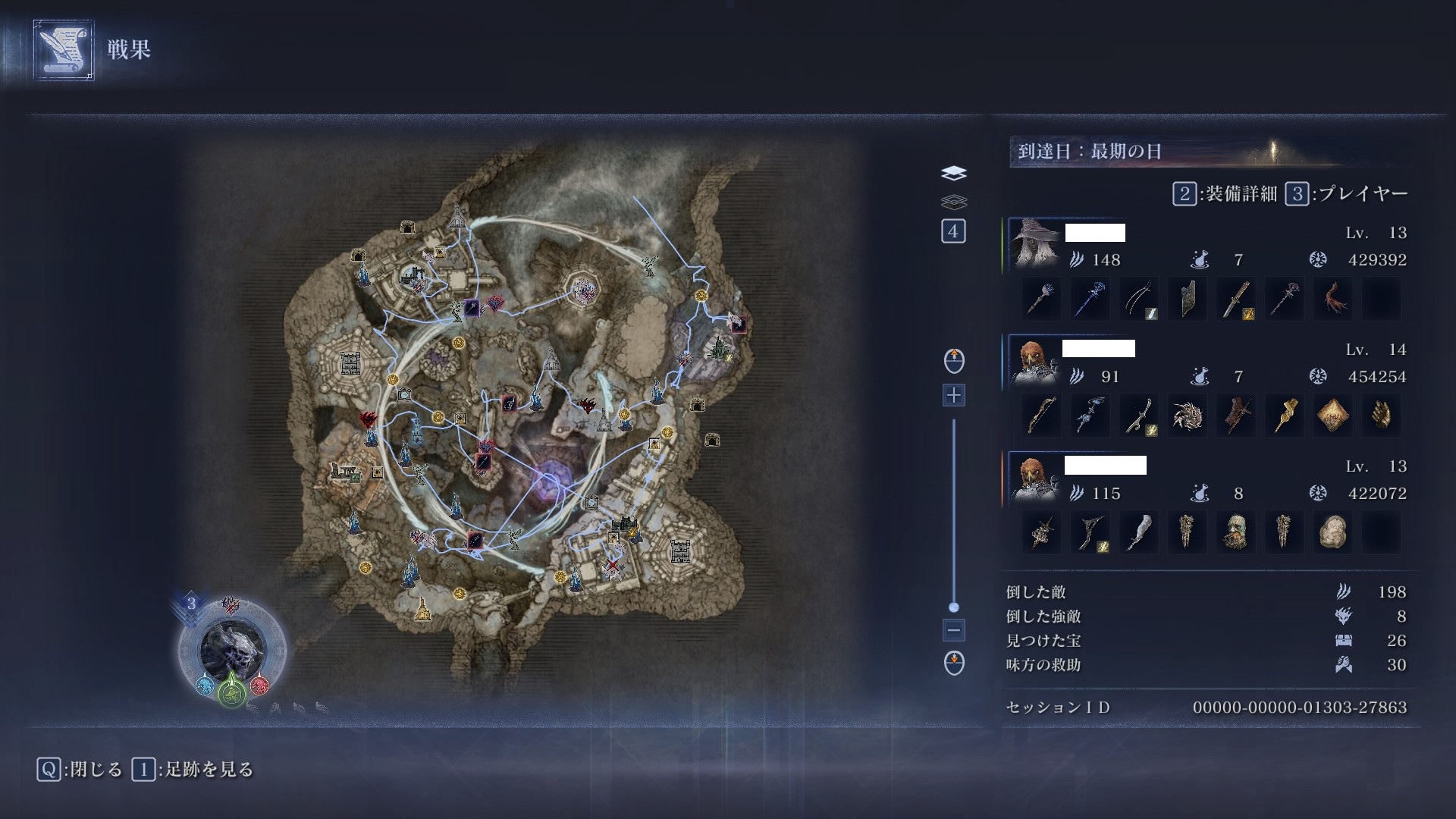
Task: Show footprints with 足跡を見る
Action: (193, 770)
